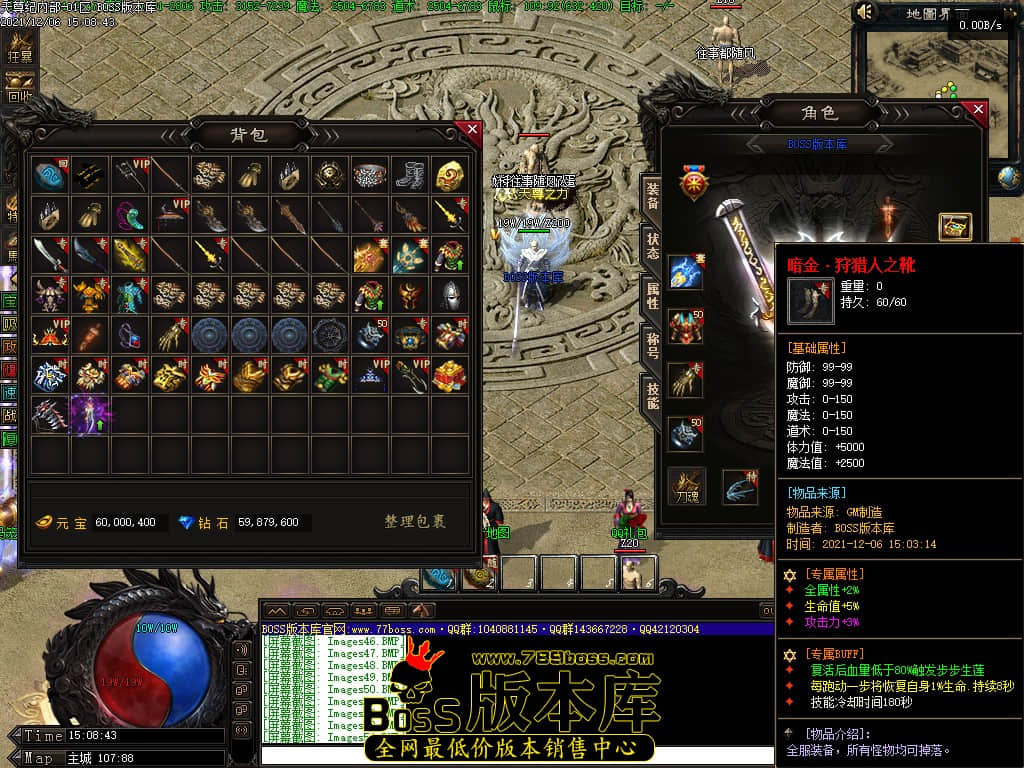The height and width of the screenshot is (768, 1024).
Task: Open the treasure chest icon in character panel
Action: click(954, 227)
